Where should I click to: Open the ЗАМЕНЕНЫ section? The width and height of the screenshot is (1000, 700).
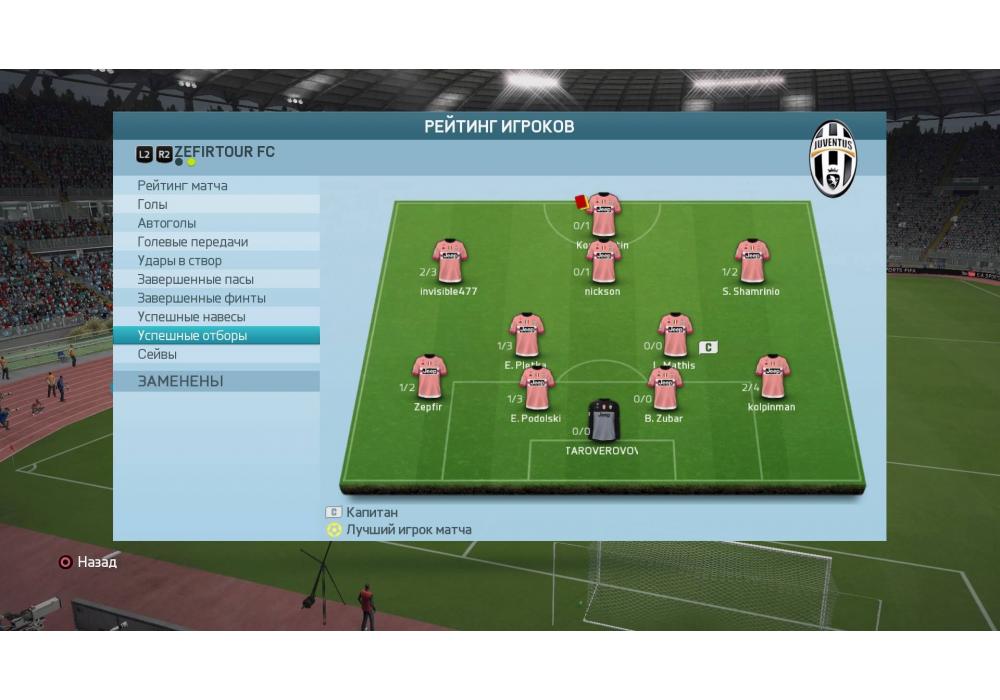point(181,381)
